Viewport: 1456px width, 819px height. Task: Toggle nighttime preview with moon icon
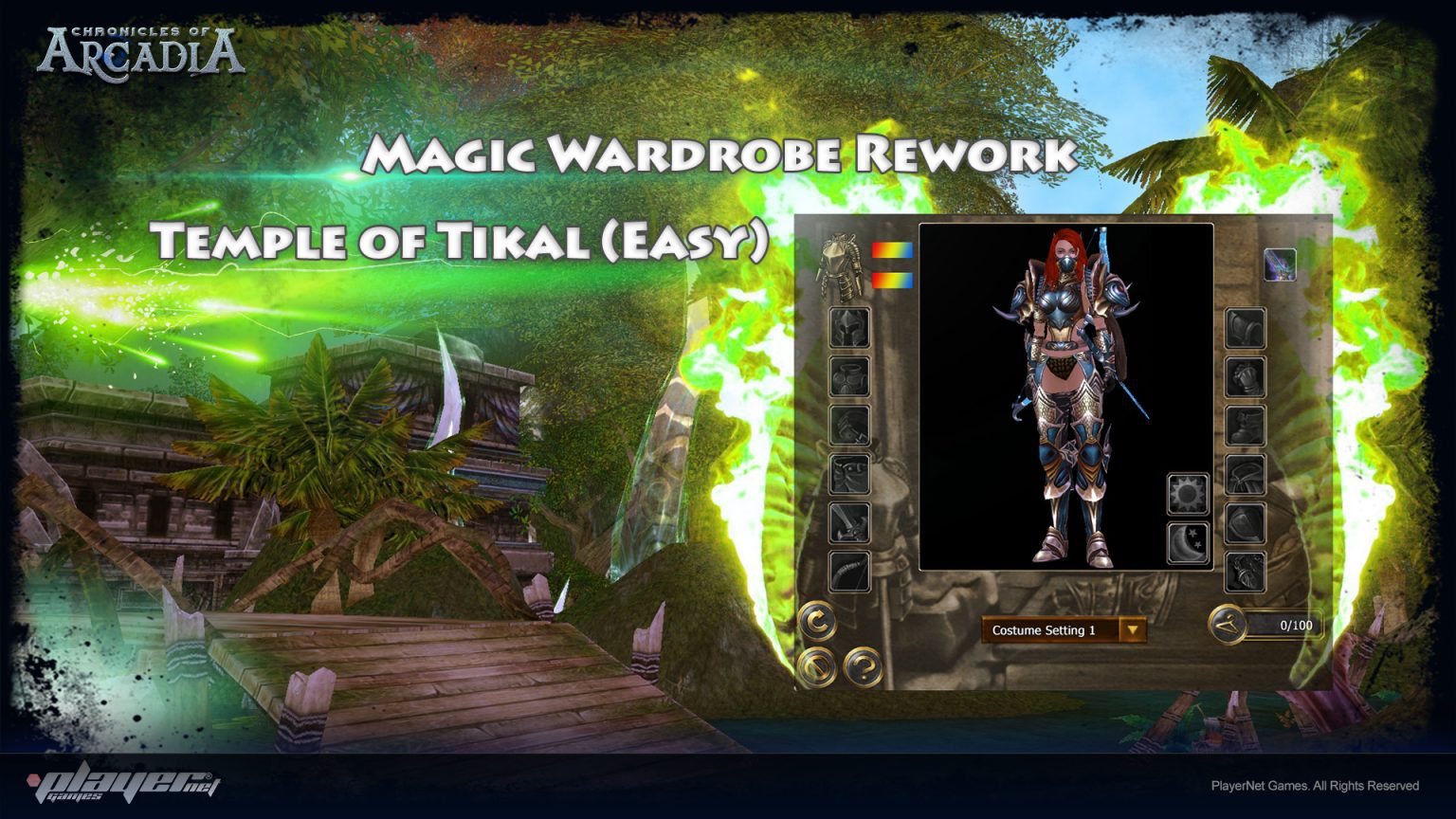(x=1187, y=538)
